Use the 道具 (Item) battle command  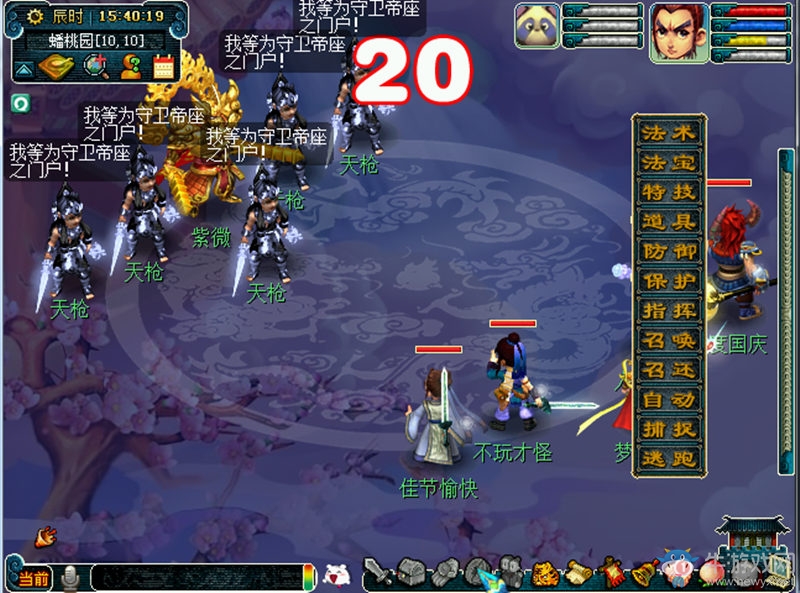click(x=669, y=222)
